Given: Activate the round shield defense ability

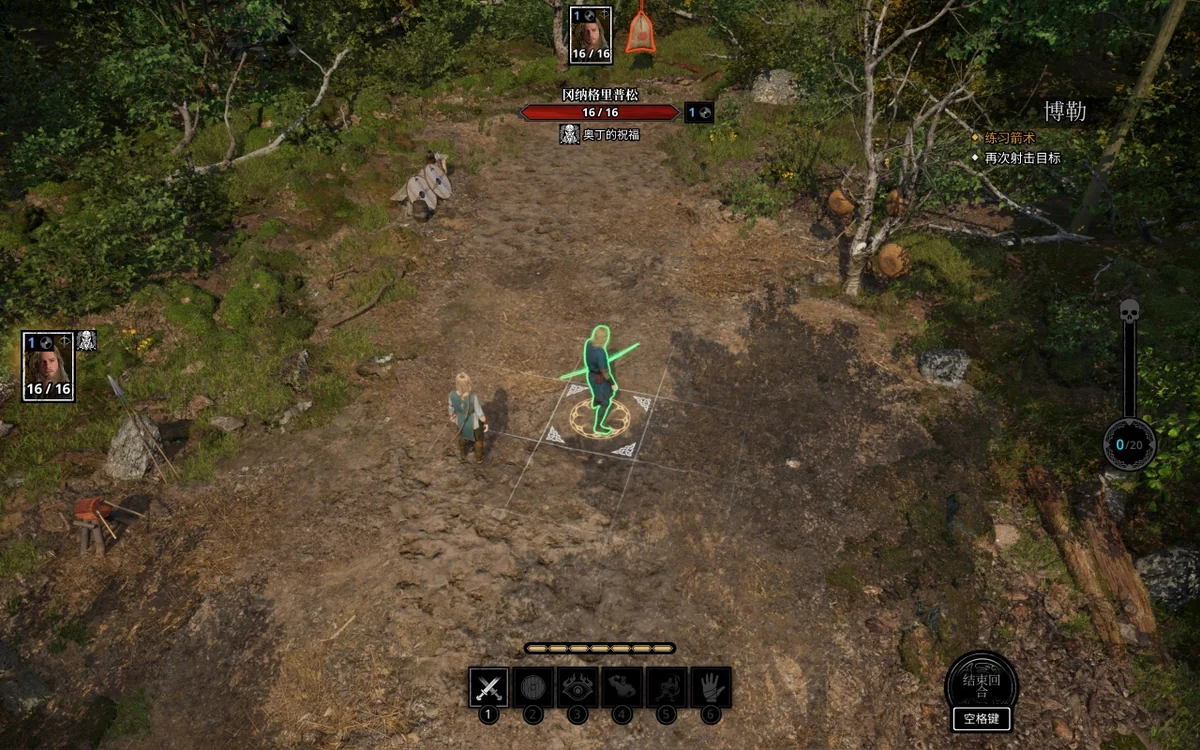Looking at the screenshot, I should (x=533, y=688).
